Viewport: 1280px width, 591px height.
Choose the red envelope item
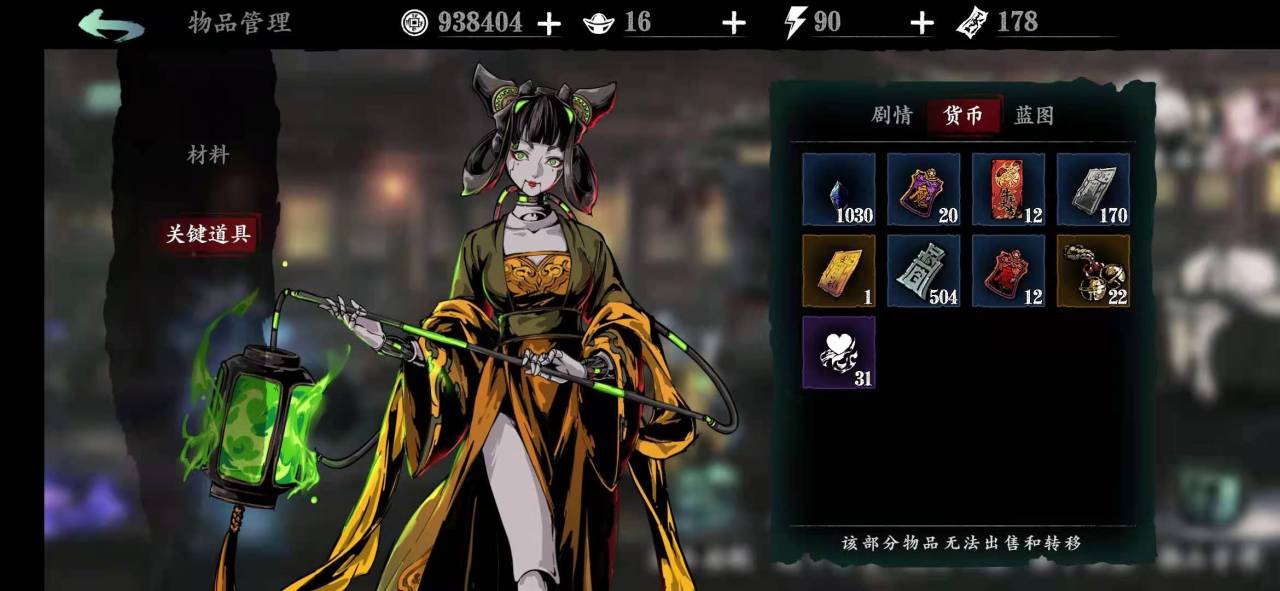[1008, 189]
